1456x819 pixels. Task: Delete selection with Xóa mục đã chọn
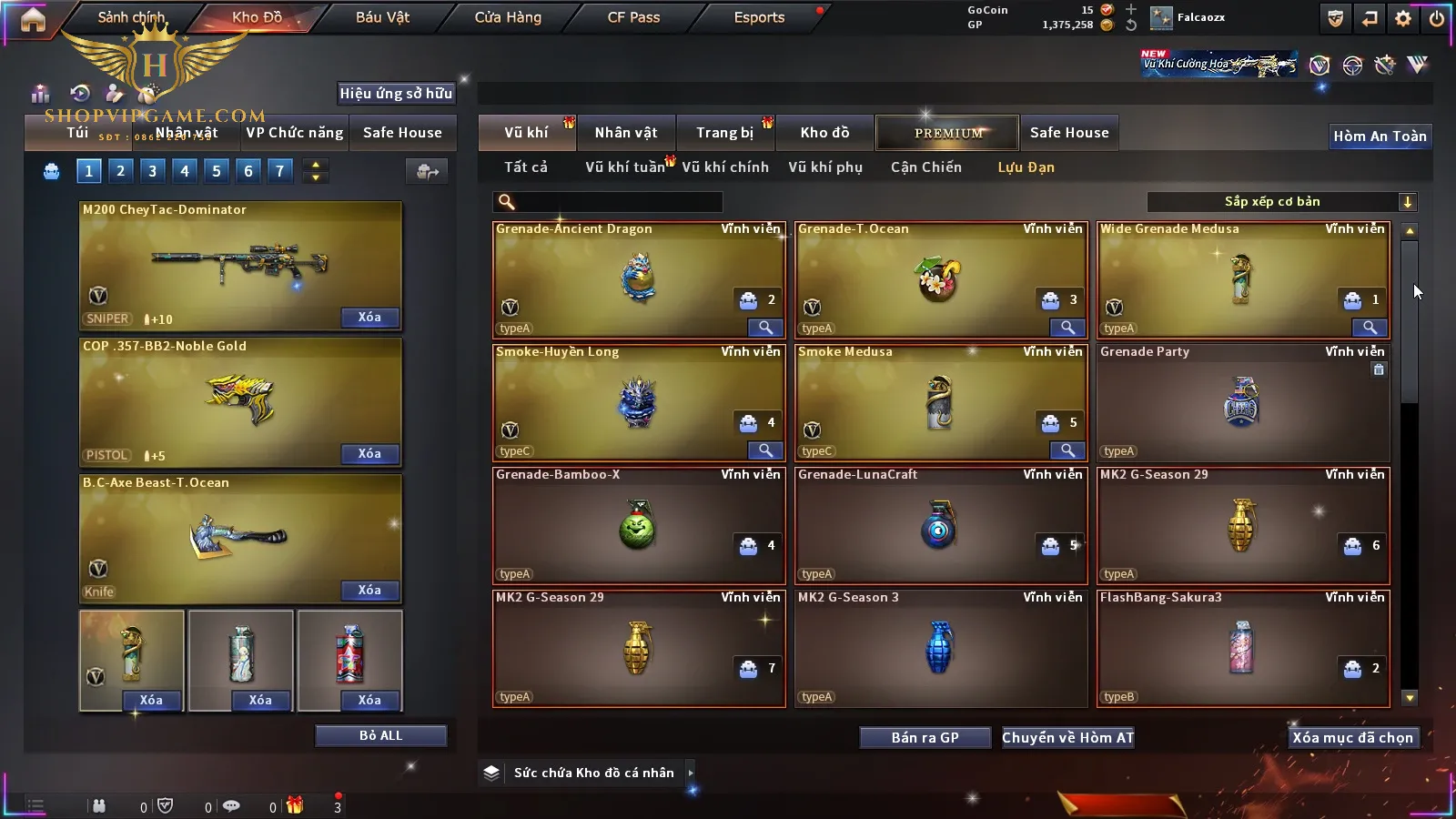coord(1352,738)
